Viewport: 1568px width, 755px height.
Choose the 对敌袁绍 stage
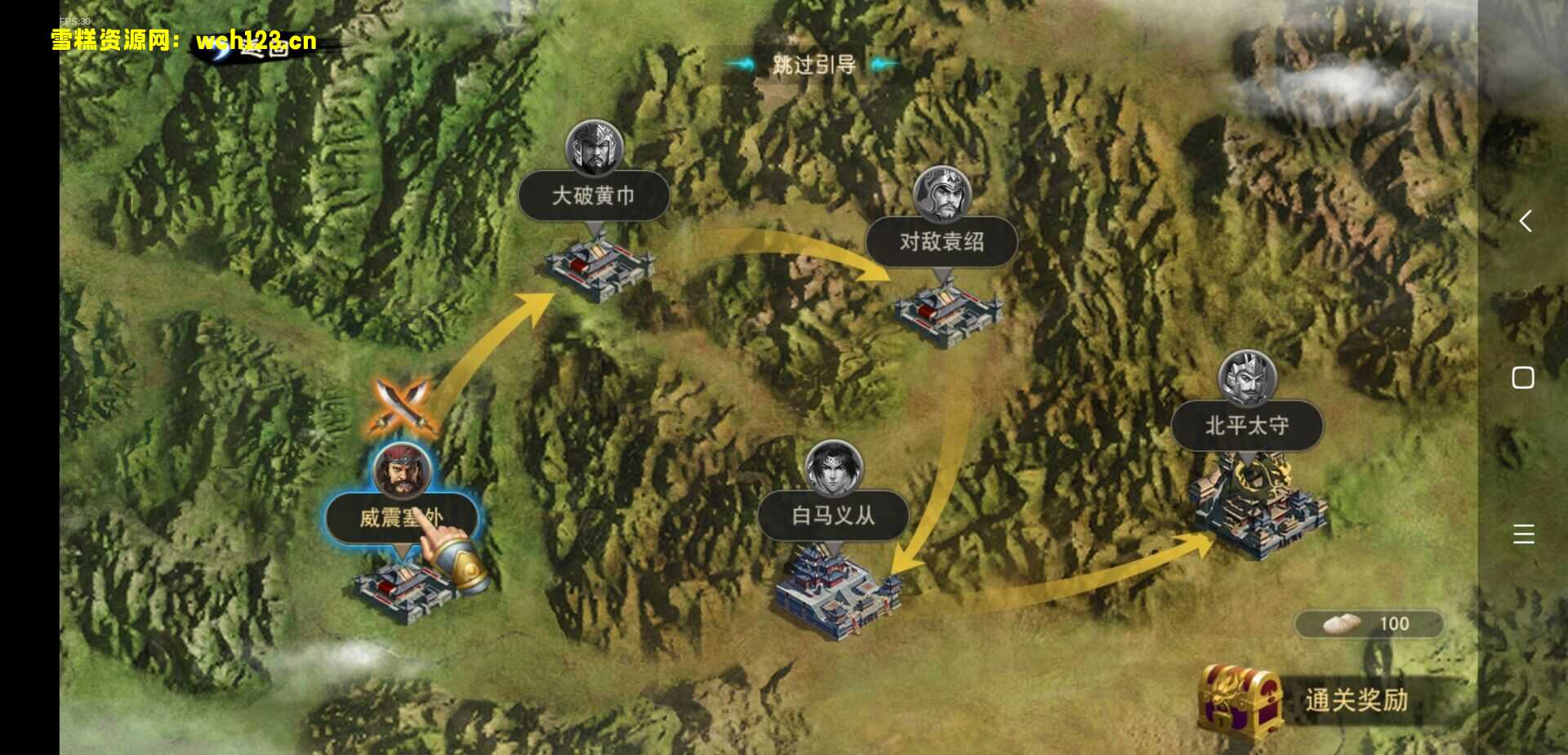[942, 242]
